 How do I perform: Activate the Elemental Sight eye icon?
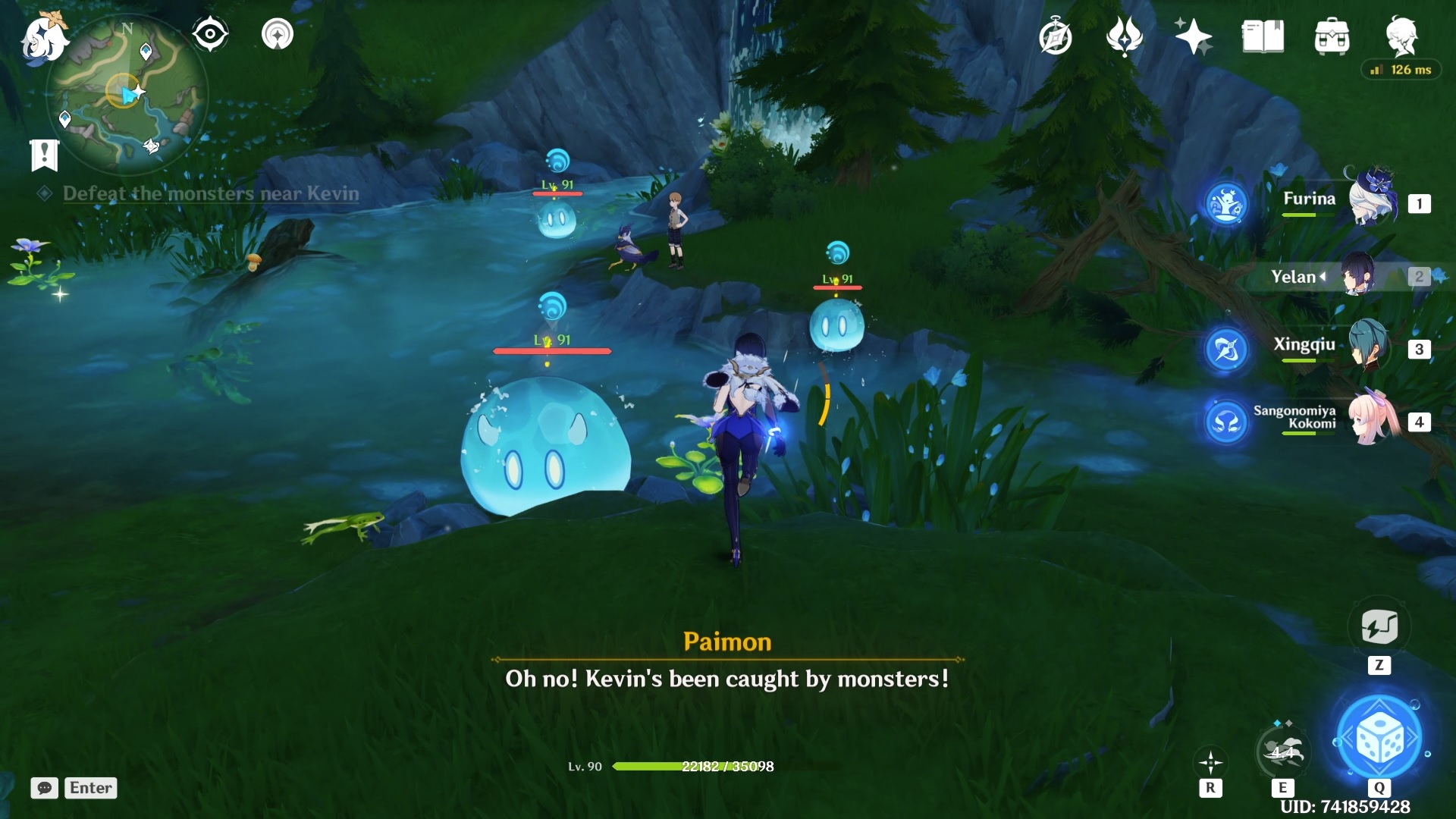point(210,33)
